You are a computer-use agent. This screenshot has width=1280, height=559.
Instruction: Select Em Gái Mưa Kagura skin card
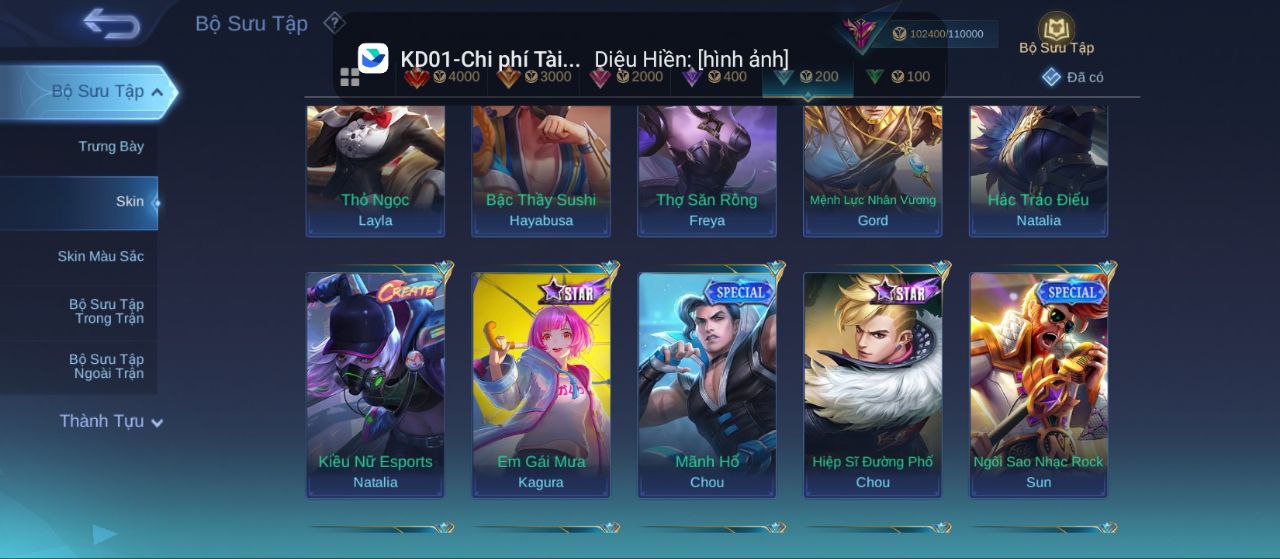[x=541, y=384]
